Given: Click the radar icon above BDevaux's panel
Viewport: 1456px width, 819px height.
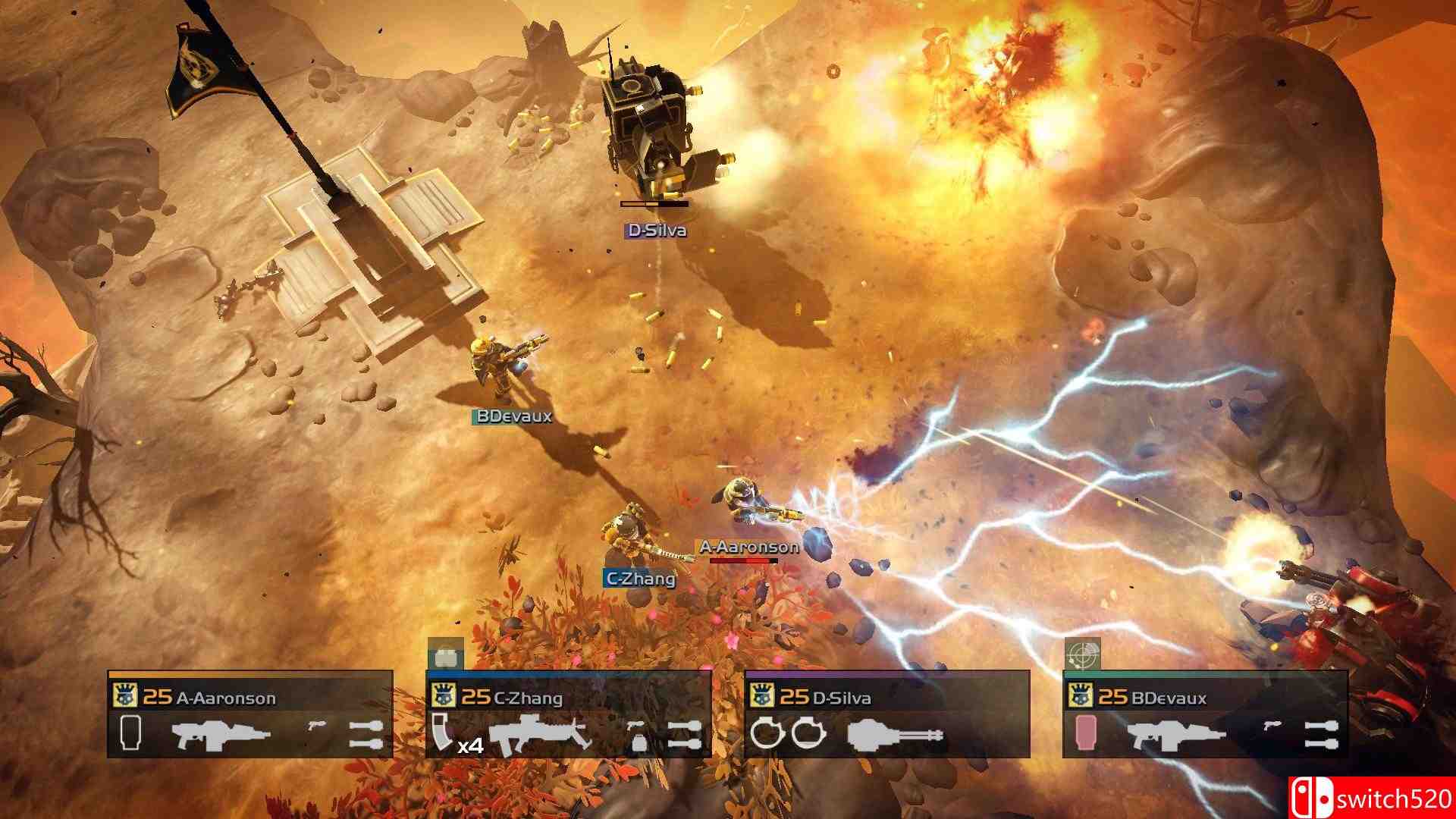Looking at the screenshot, I should click(x=1082, y=654).
